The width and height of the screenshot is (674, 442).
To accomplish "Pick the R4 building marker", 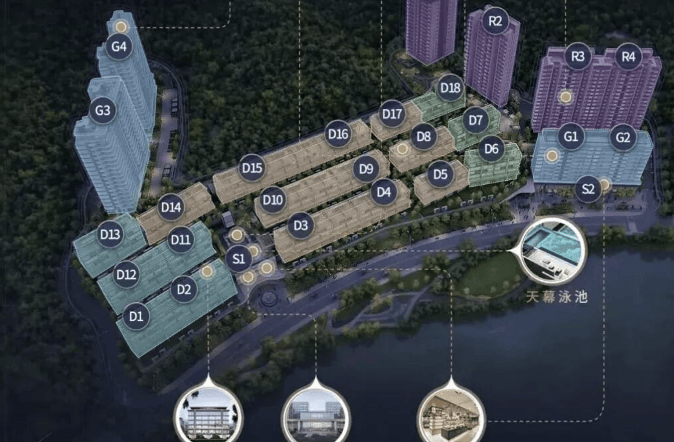I will 628,57.
